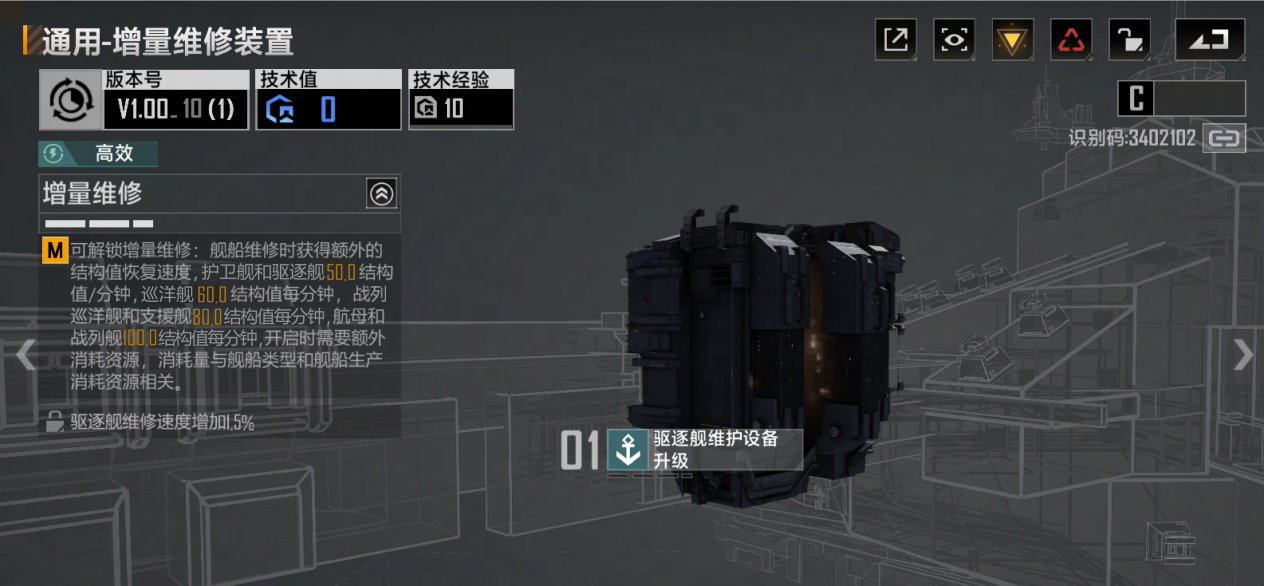Screen dimensions: 1264x586
Task: Open the 技术值 tech points box
Action: pyautogui.click(x=328, y=100)
